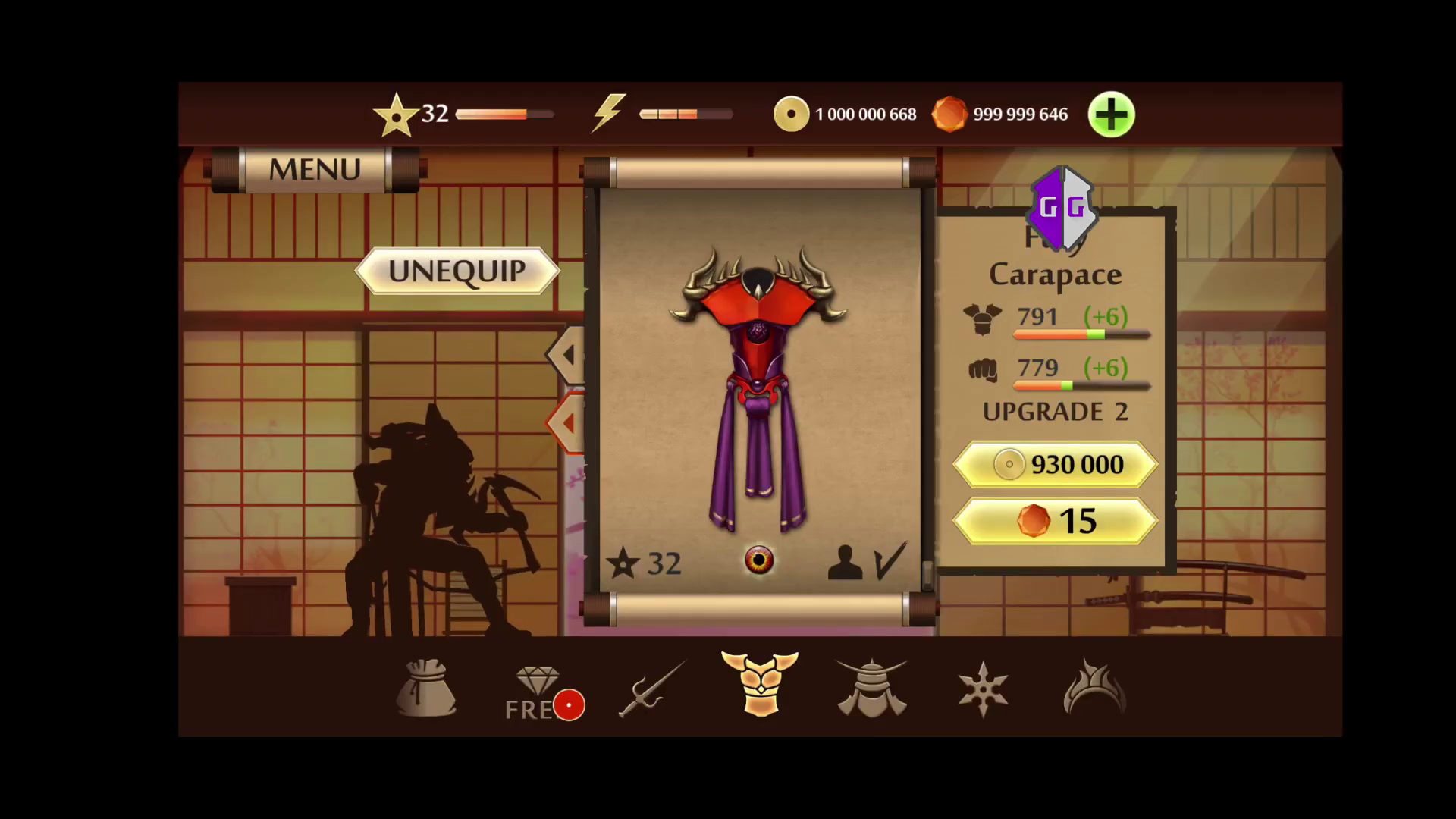1456x819 pixels.
Task: Unequip the current armor
Action: tap(457, 271)
